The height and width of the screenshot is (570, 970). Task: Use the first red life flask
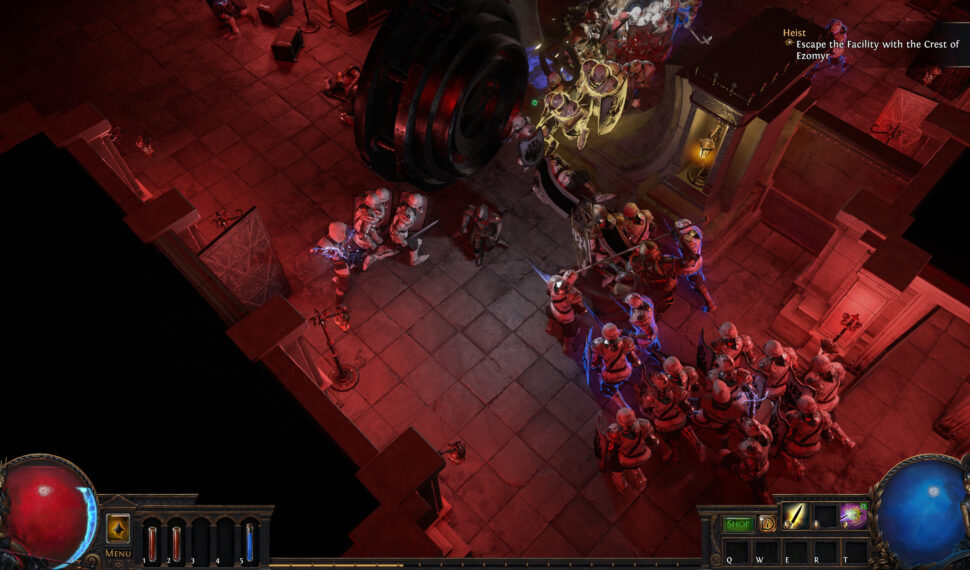tap(152, 542)
